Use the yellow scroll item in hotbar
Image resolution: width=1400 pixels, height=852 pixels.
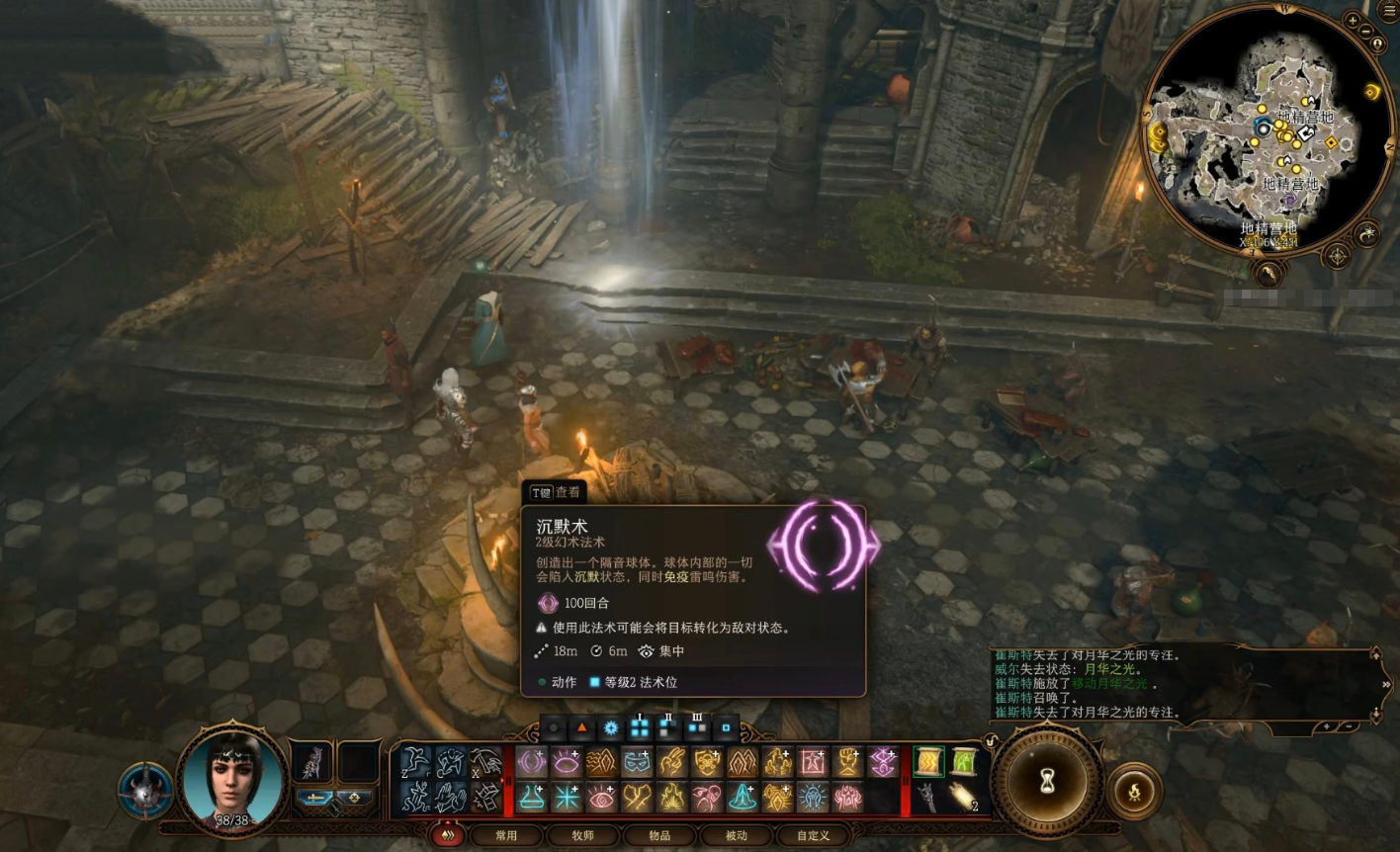pyautogui.click(x=928, y=762)
